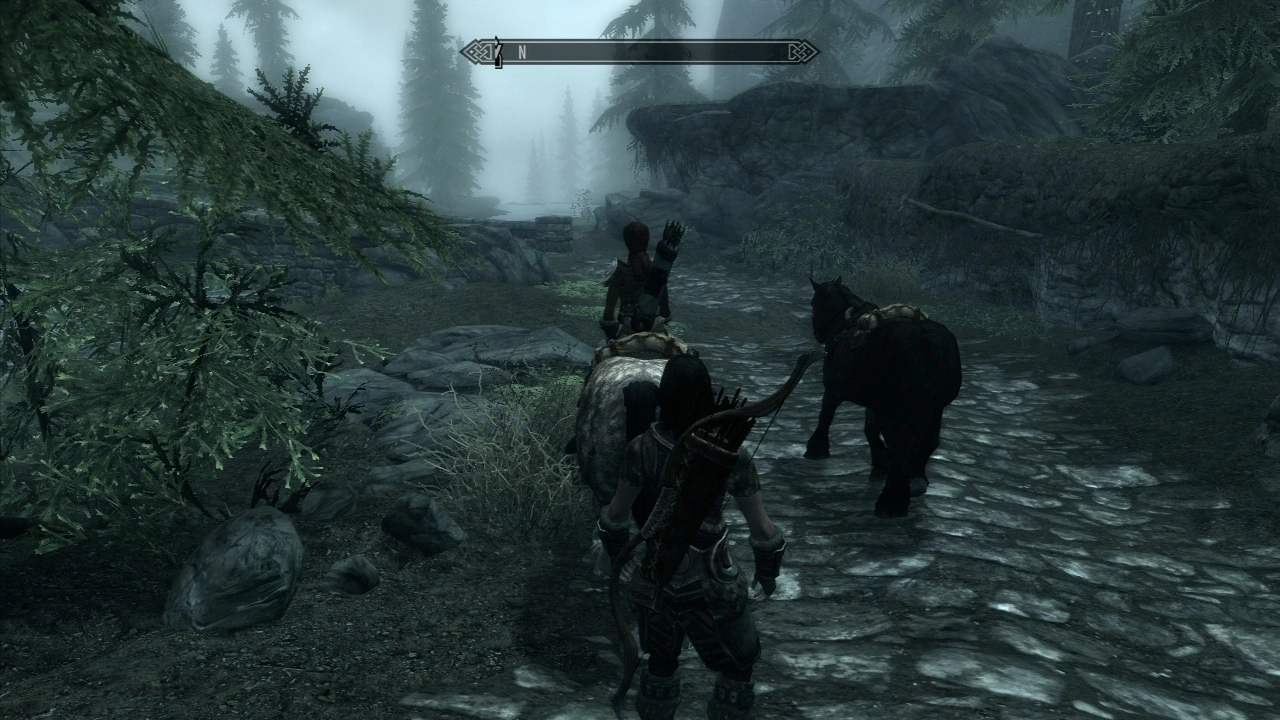Click the compass bar at the top
Screen dimensions: 1280x720
pyautogui.click(x=639, y=52)
